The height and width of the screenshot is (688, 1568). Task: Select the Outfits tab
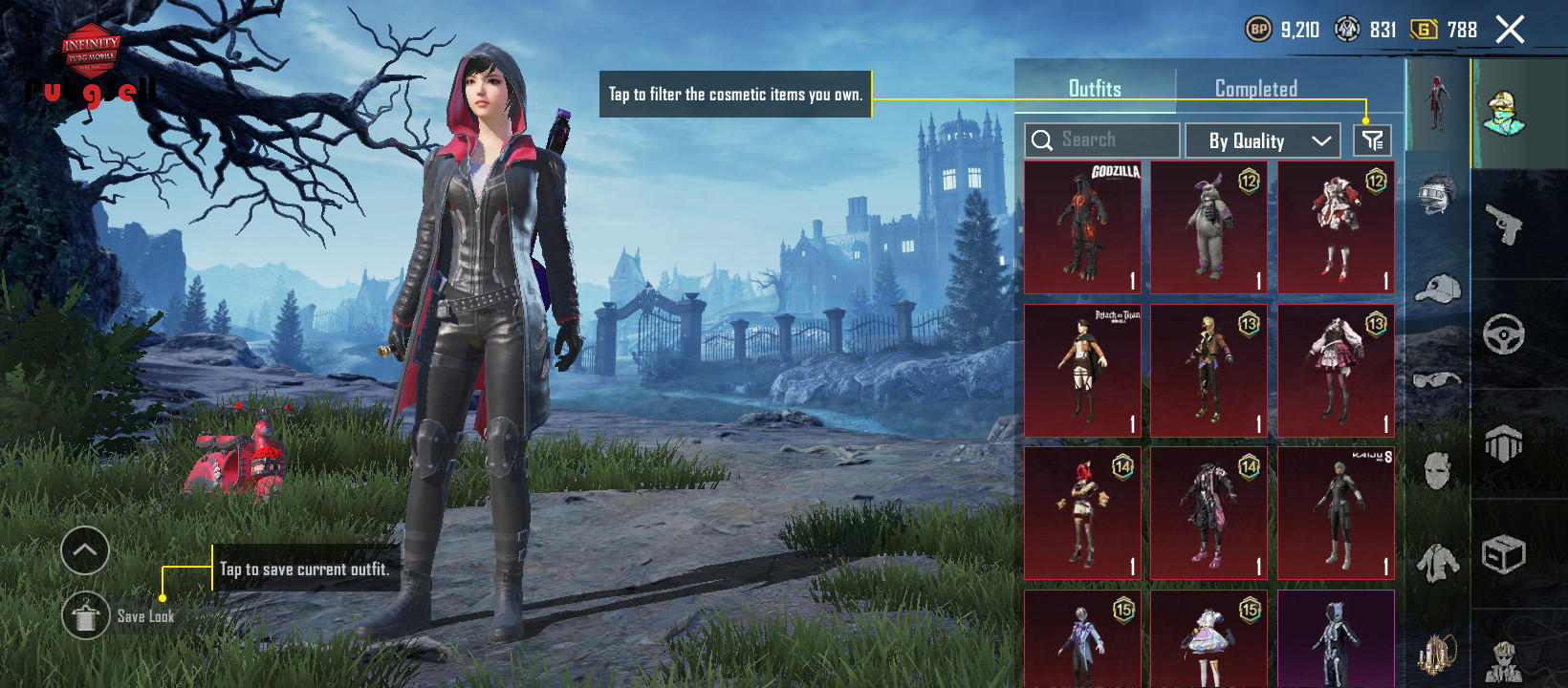click(1095, 89)
